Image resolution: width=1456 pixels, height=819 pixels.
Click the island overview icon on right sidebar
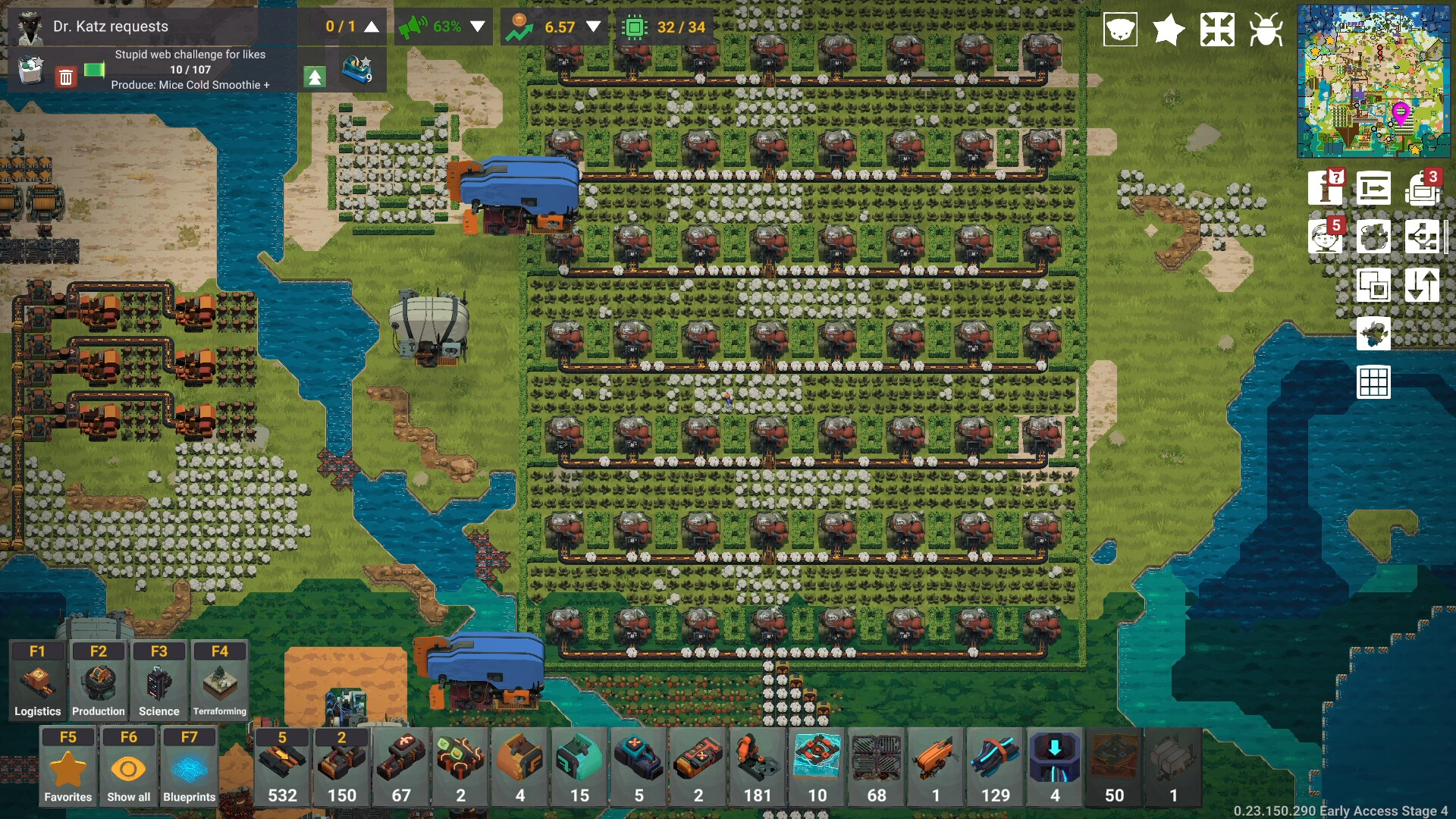[1374, 334]
